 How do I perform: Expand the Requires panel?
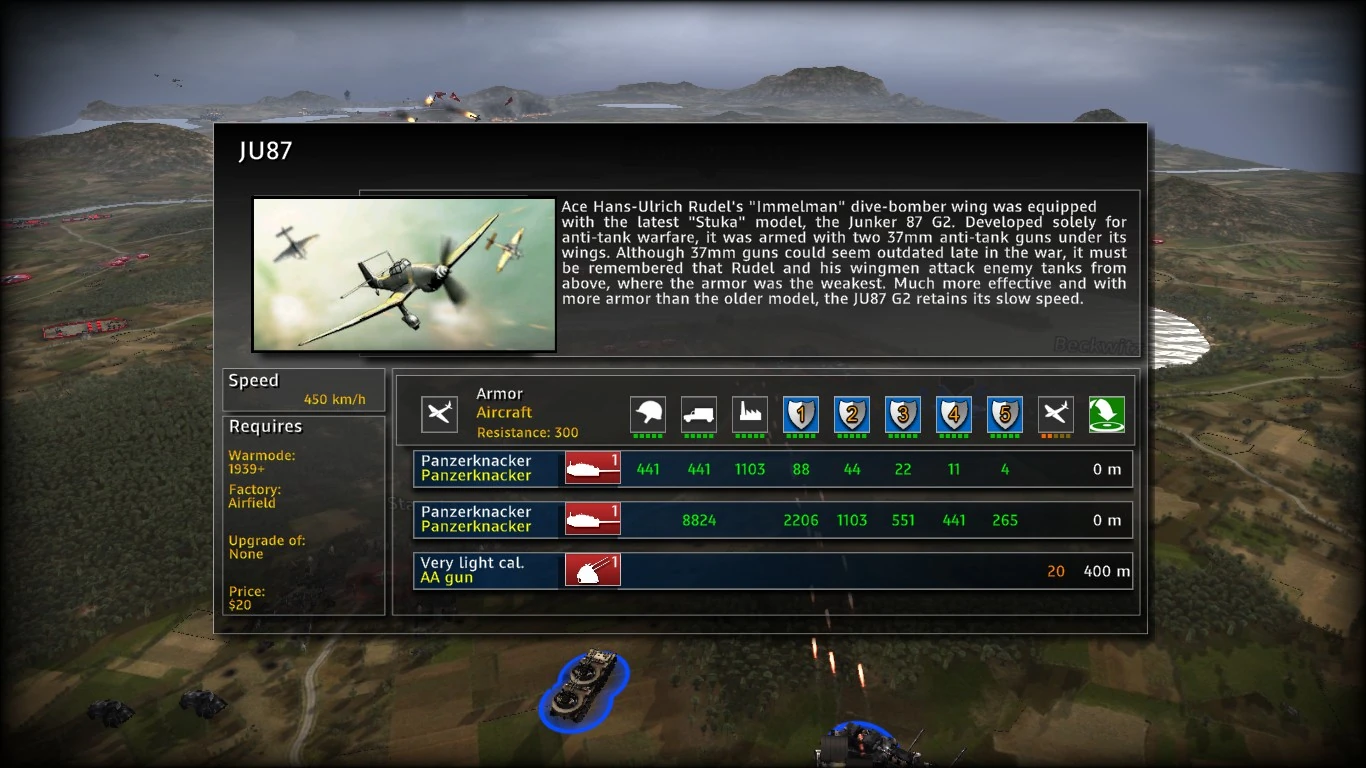pyautogui.click(x=265, y=426)
